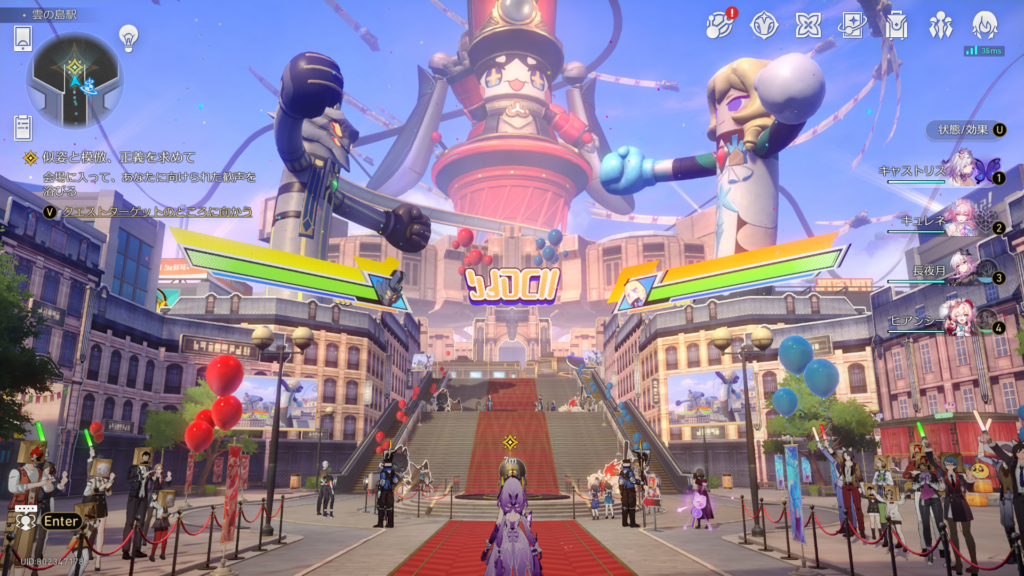Open the orbit icon with red alert
This screenshot has width=1024, height=576.
coord(721,25)
